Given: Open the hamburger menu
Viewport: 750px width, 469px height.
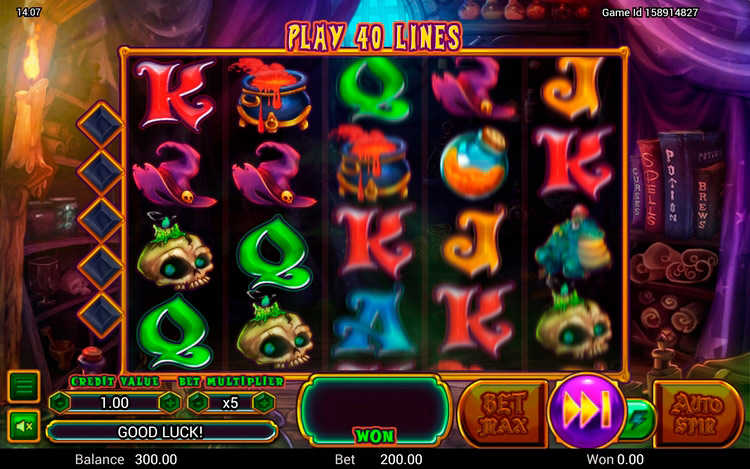Looking at the screenshot, I should [24, 385].
